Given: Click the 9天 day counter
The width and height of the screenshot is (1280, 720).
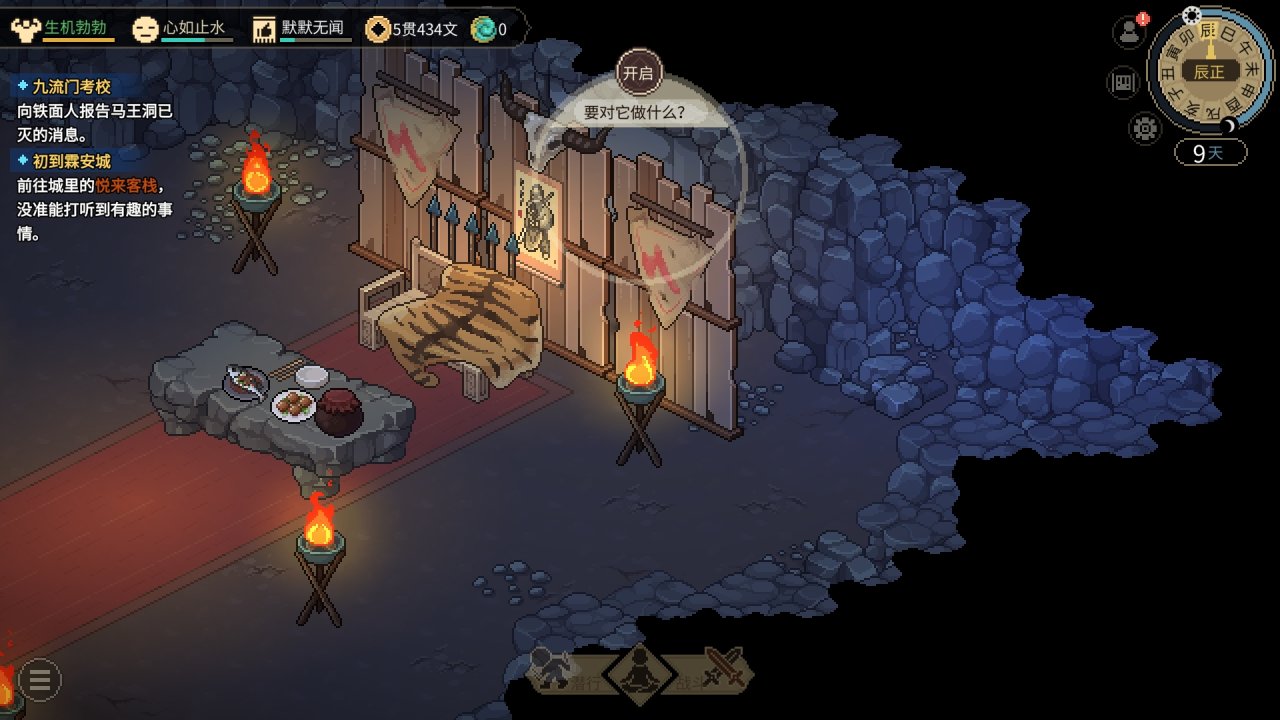Looking at the screenshot, I should tap(1210, 153).
